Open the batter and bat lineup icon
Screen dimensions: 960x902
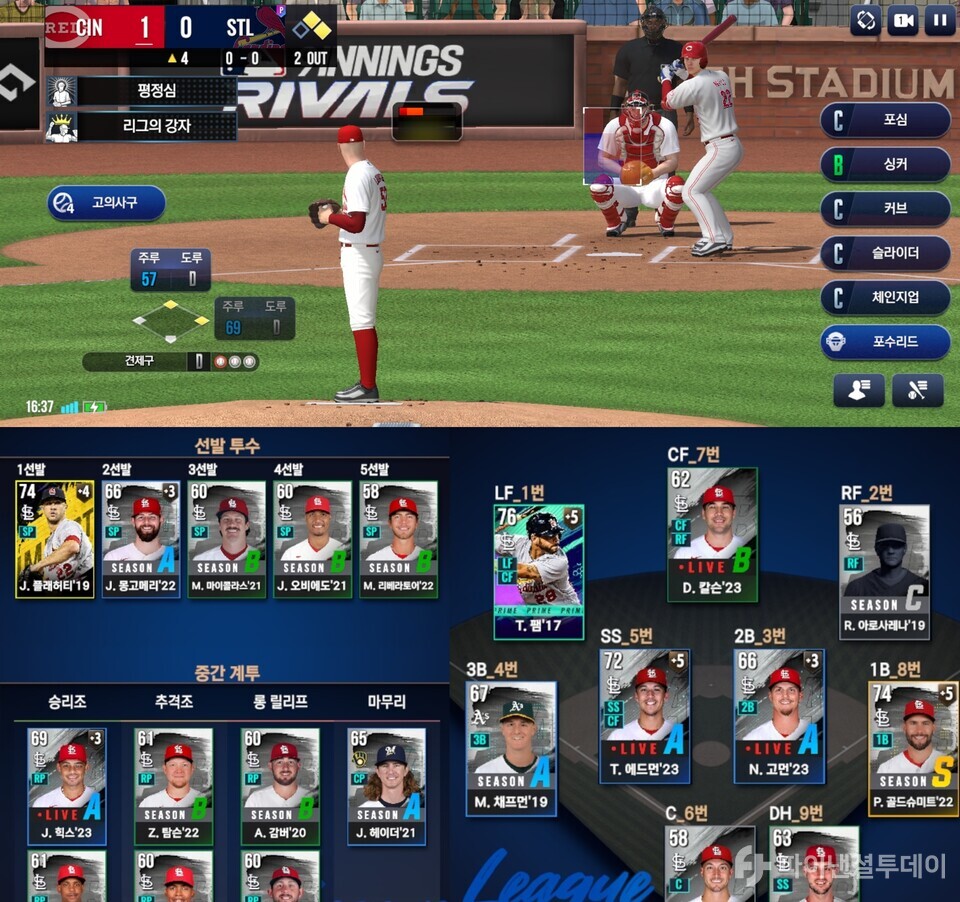[x=917, y=390]
